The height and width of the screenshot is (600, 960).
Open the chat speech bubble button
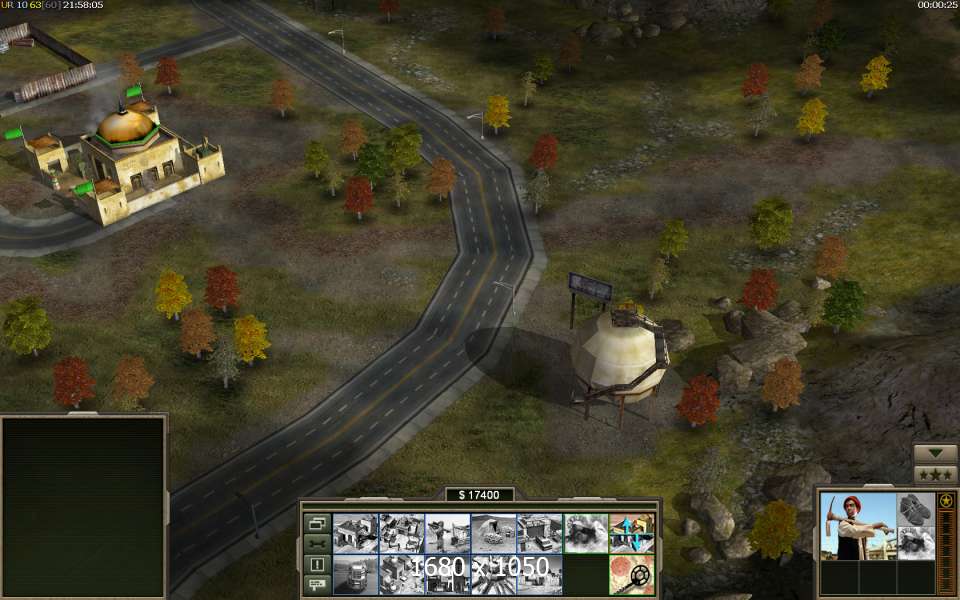(317, 584)
